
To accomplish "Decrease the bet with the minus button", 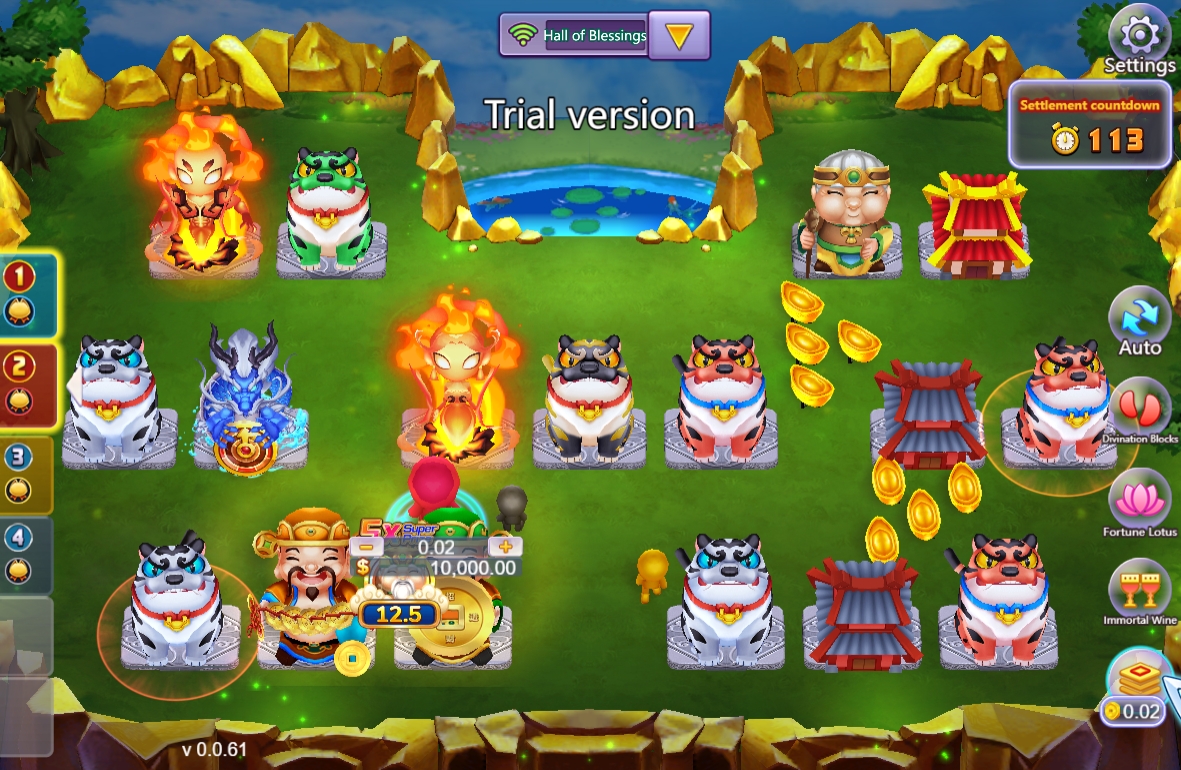I will pyautogui.click(x=367, y=546).
